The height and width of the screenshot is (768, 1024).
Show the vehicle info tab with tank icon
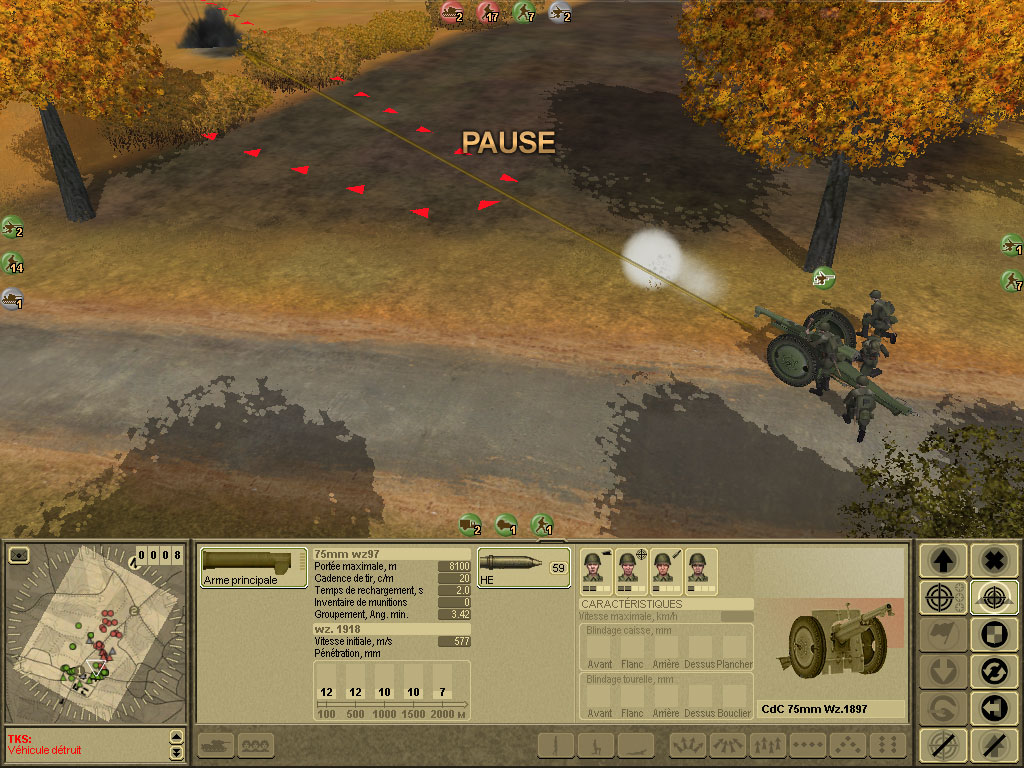218,744
